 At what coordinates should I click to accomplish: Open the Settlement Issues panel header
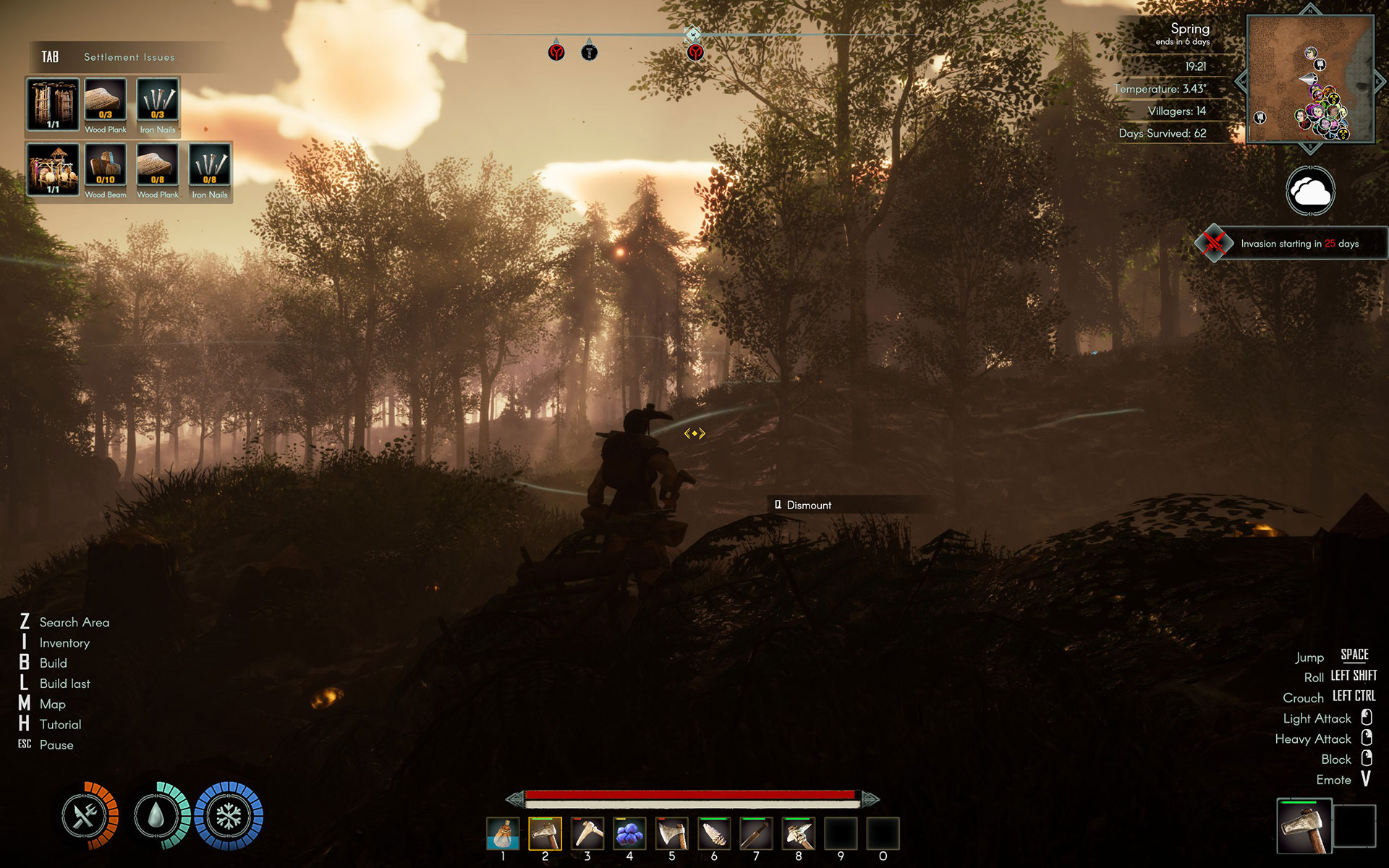point(129,57)
